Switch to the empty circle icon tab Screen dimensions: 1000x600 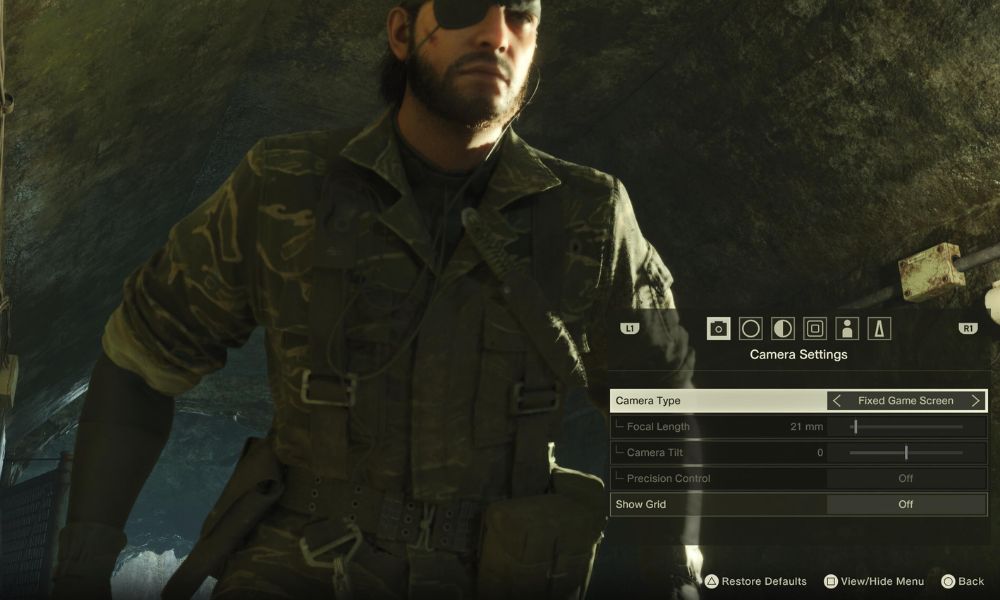pos(750,328)
